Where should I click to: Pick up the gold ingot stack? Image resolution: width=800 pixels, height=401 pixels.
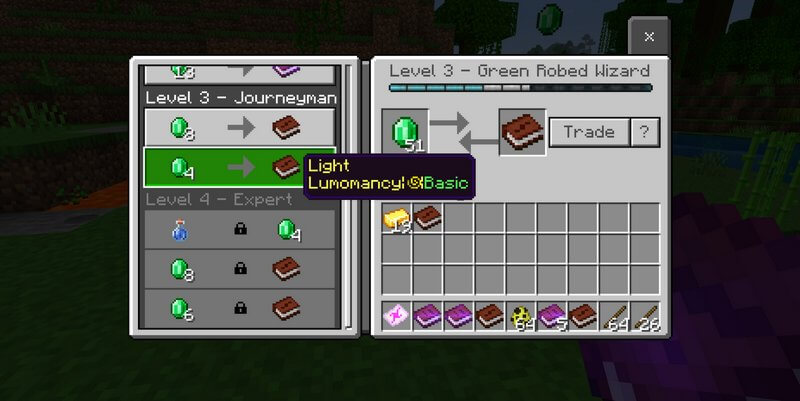pos(397,218)
